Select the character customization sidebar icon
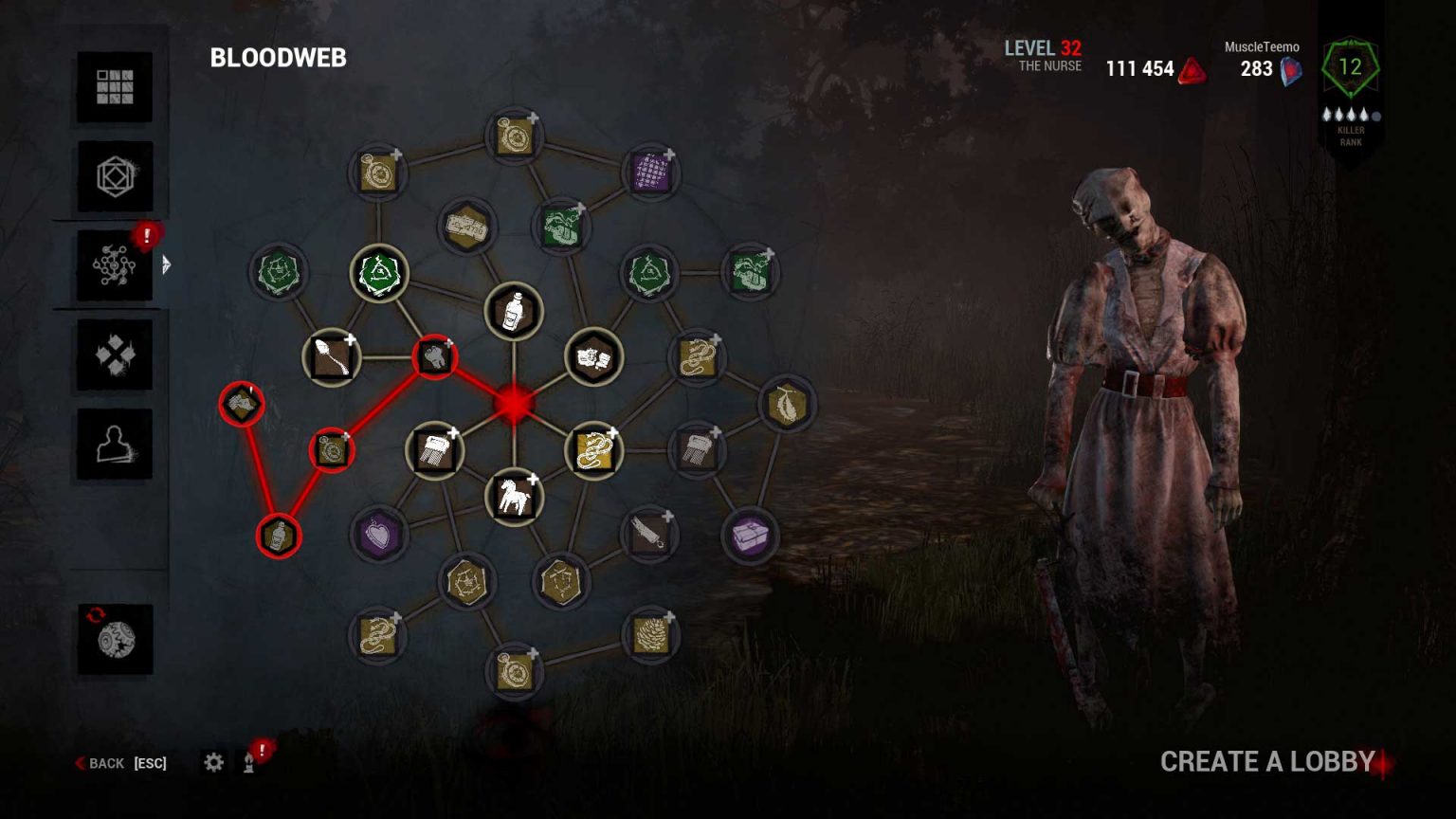 click(115, 444)
